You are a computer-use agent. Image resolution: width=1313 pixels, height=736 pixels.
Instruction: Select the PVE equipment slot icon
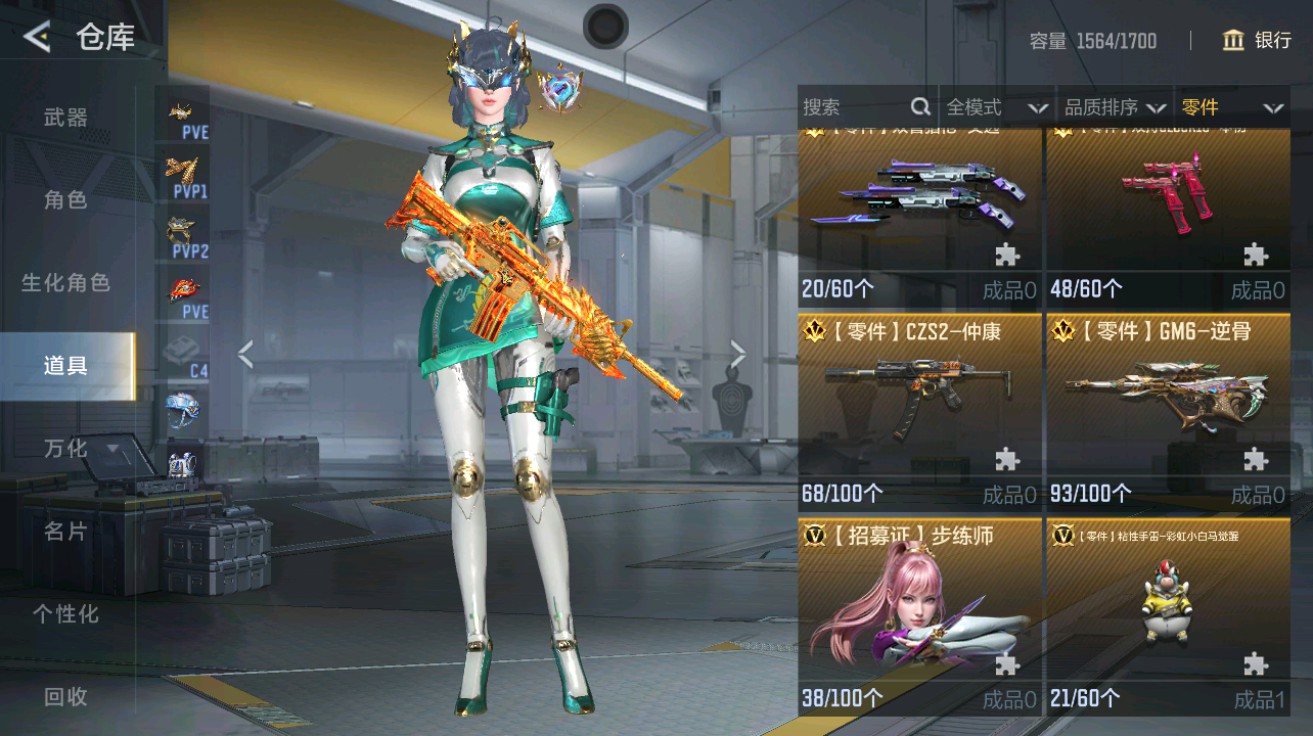point(180,110)
